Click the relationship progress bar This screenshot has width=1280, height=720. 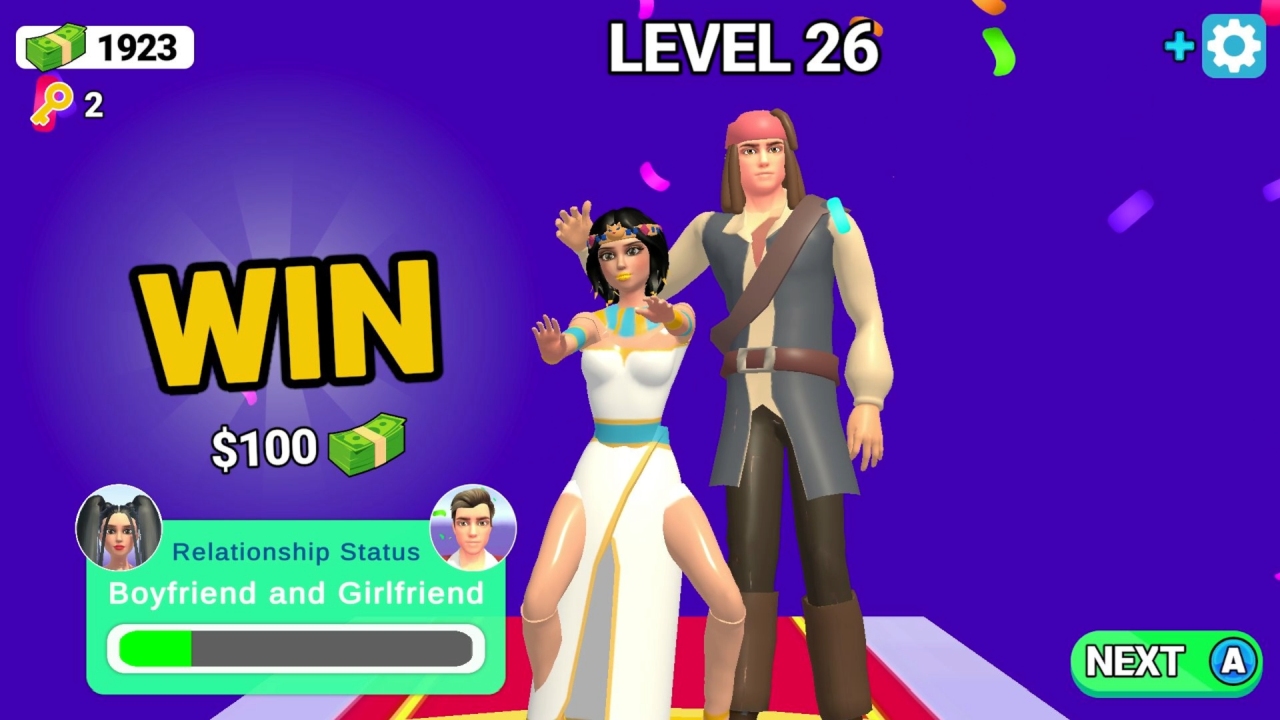click(x=295, y=648)
